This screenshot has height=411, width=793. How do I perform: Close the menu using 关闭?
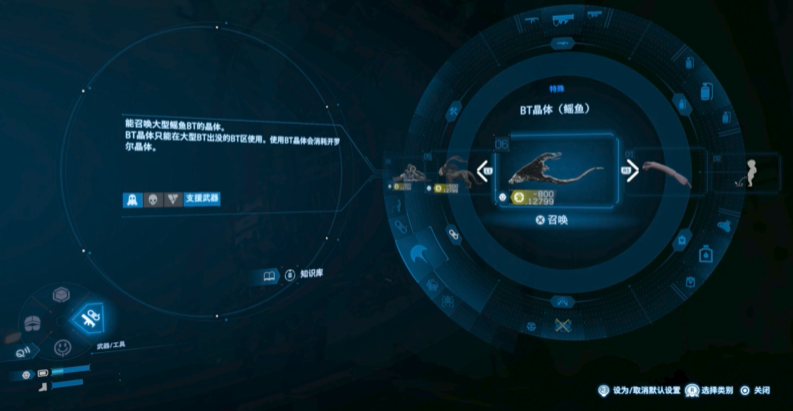pos(755,390)
